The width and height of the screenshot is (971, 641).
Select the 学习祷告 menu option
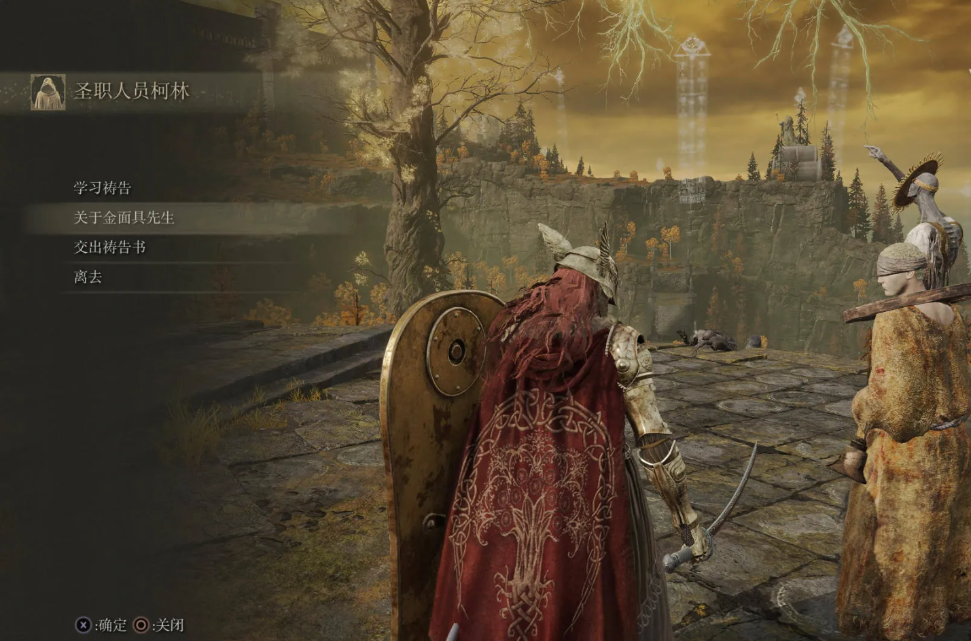[102, 188]
